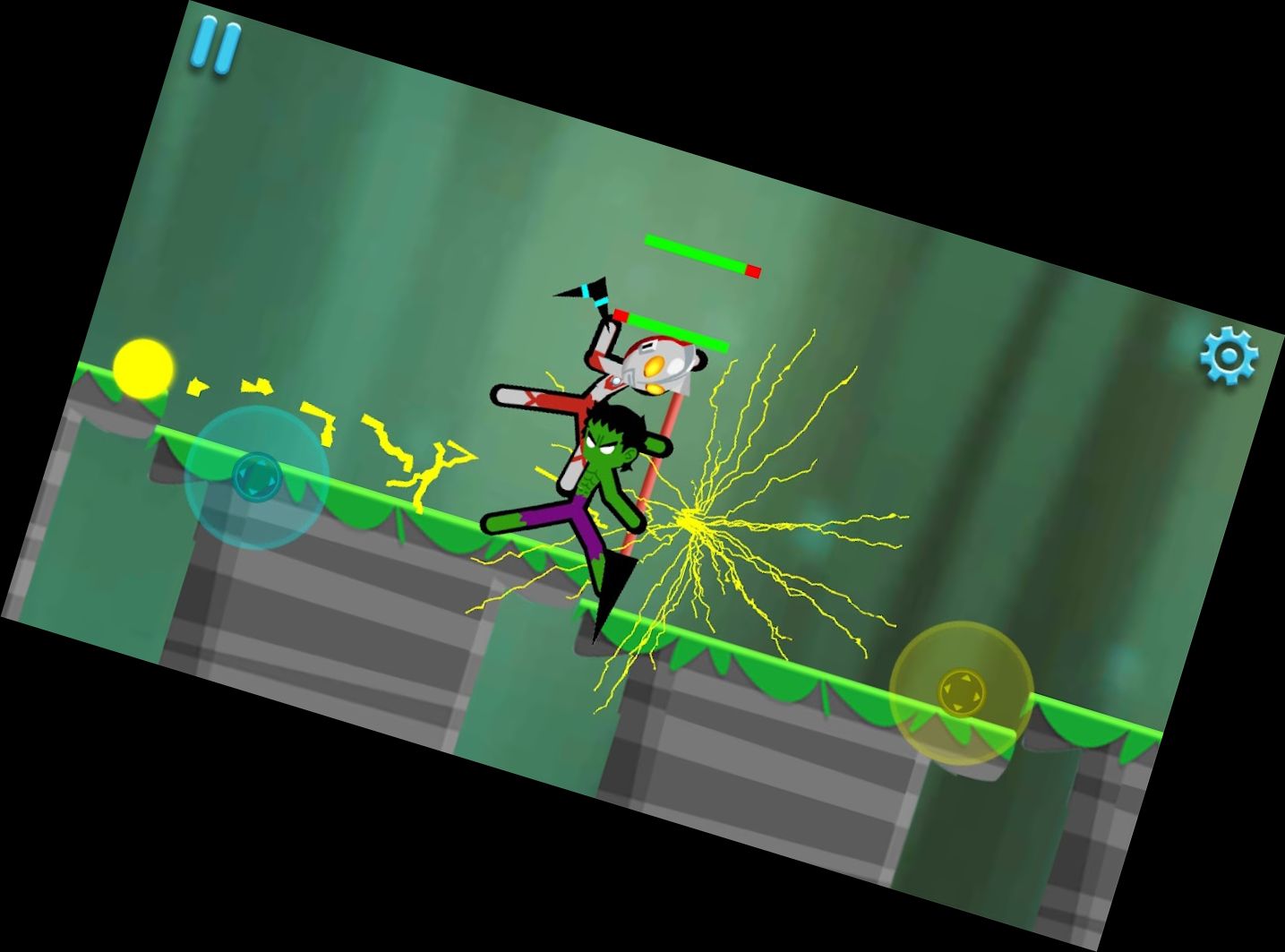Click the upper enemy health bar

698,255
